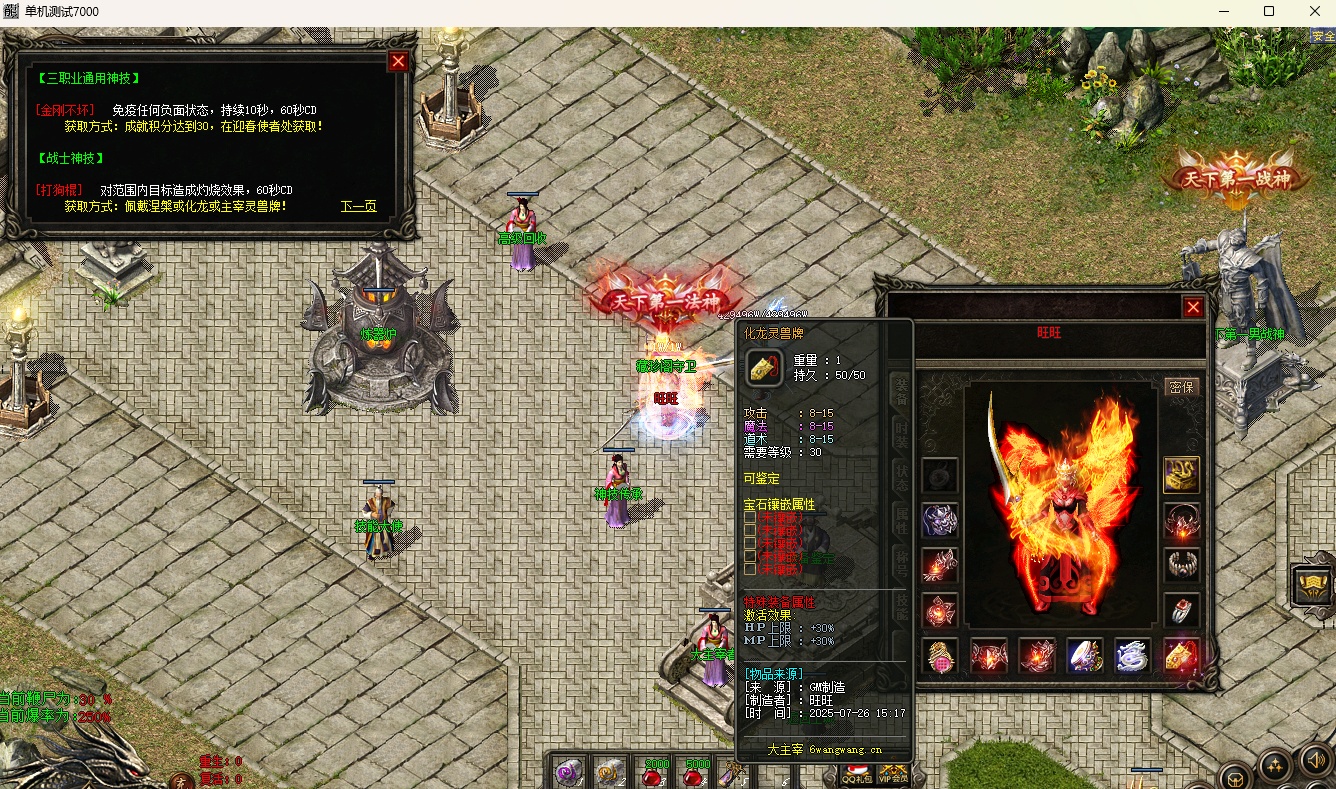Select the white dragon charm slot
Viewport: 1336px width, 789px height.
(1133, 656)
